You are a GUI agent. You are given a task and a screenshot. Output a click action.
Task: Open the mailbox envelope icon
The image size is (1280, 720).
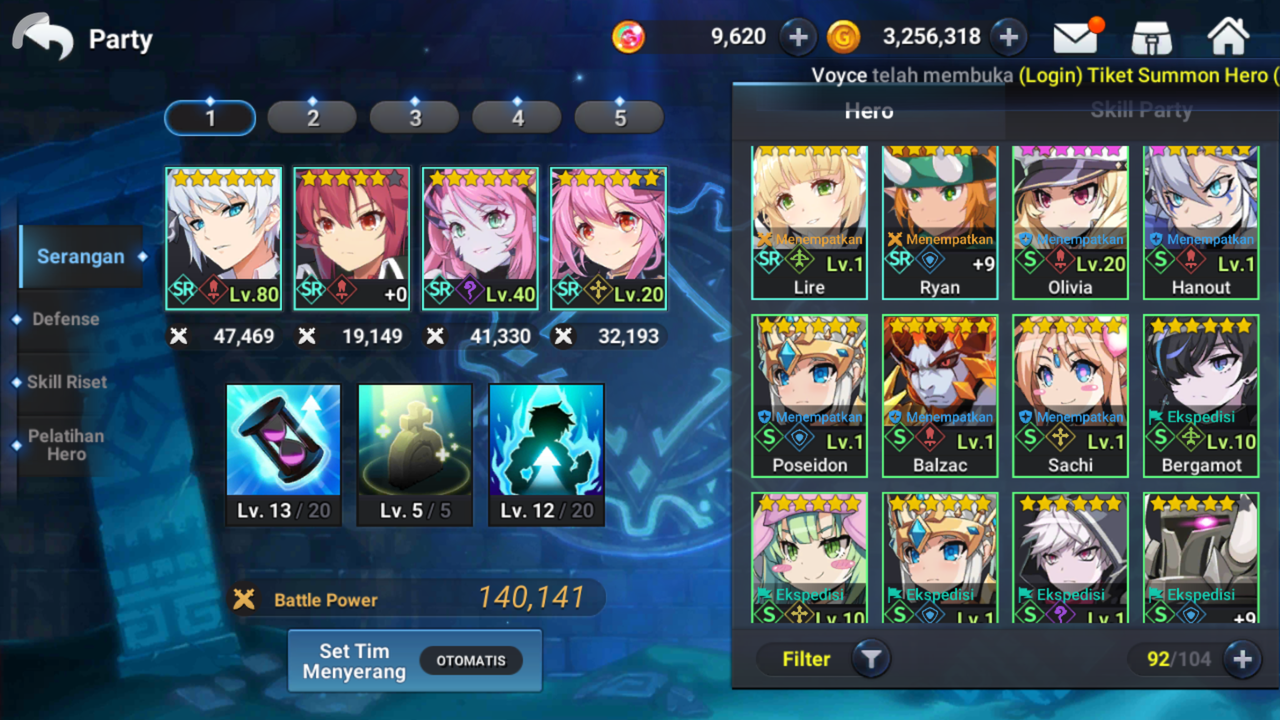pos(1075,38)
